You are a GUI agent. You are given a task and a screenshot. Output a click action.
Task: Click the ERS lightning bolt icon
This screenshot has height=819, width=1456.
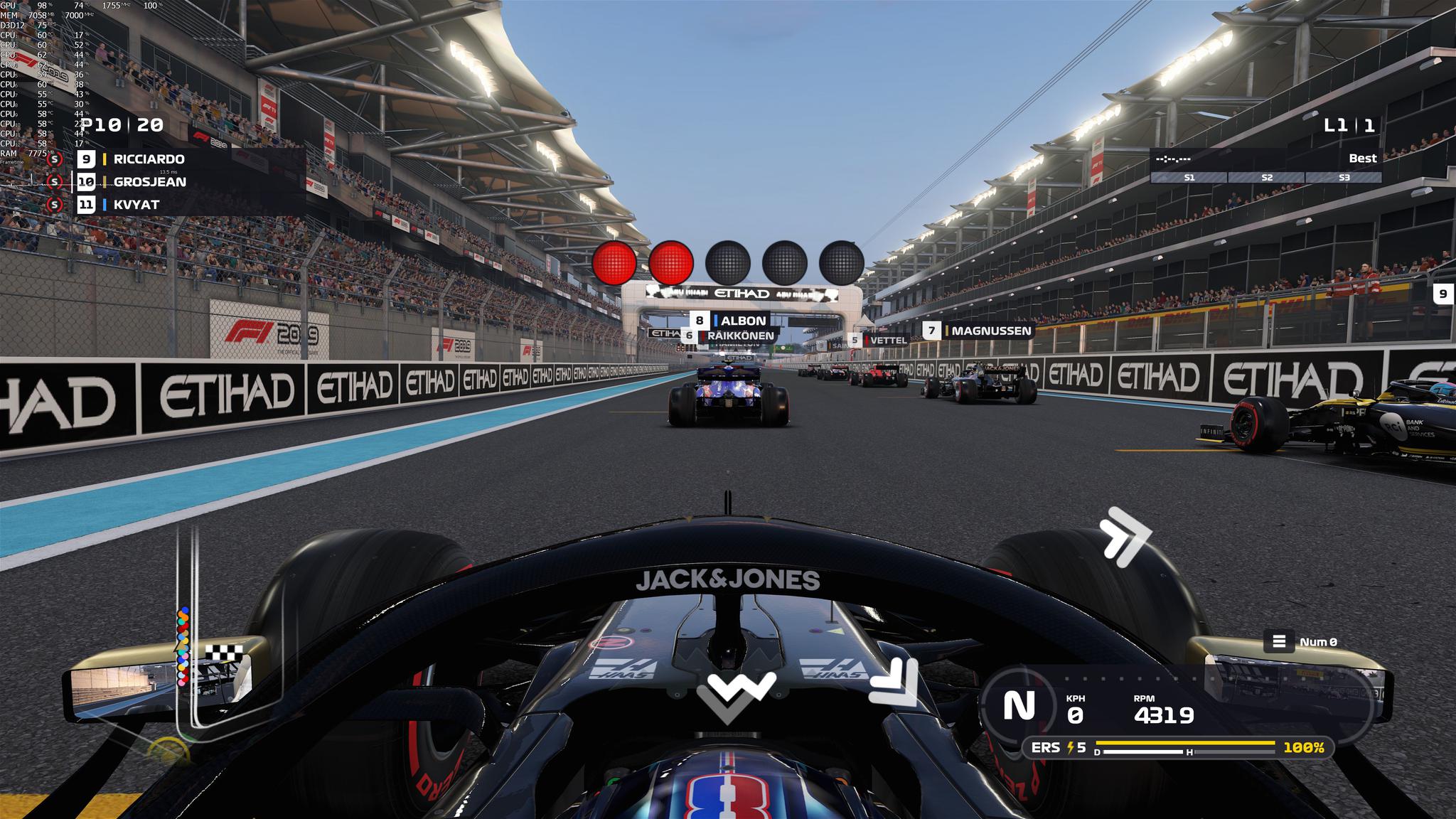click(1072, 746)
